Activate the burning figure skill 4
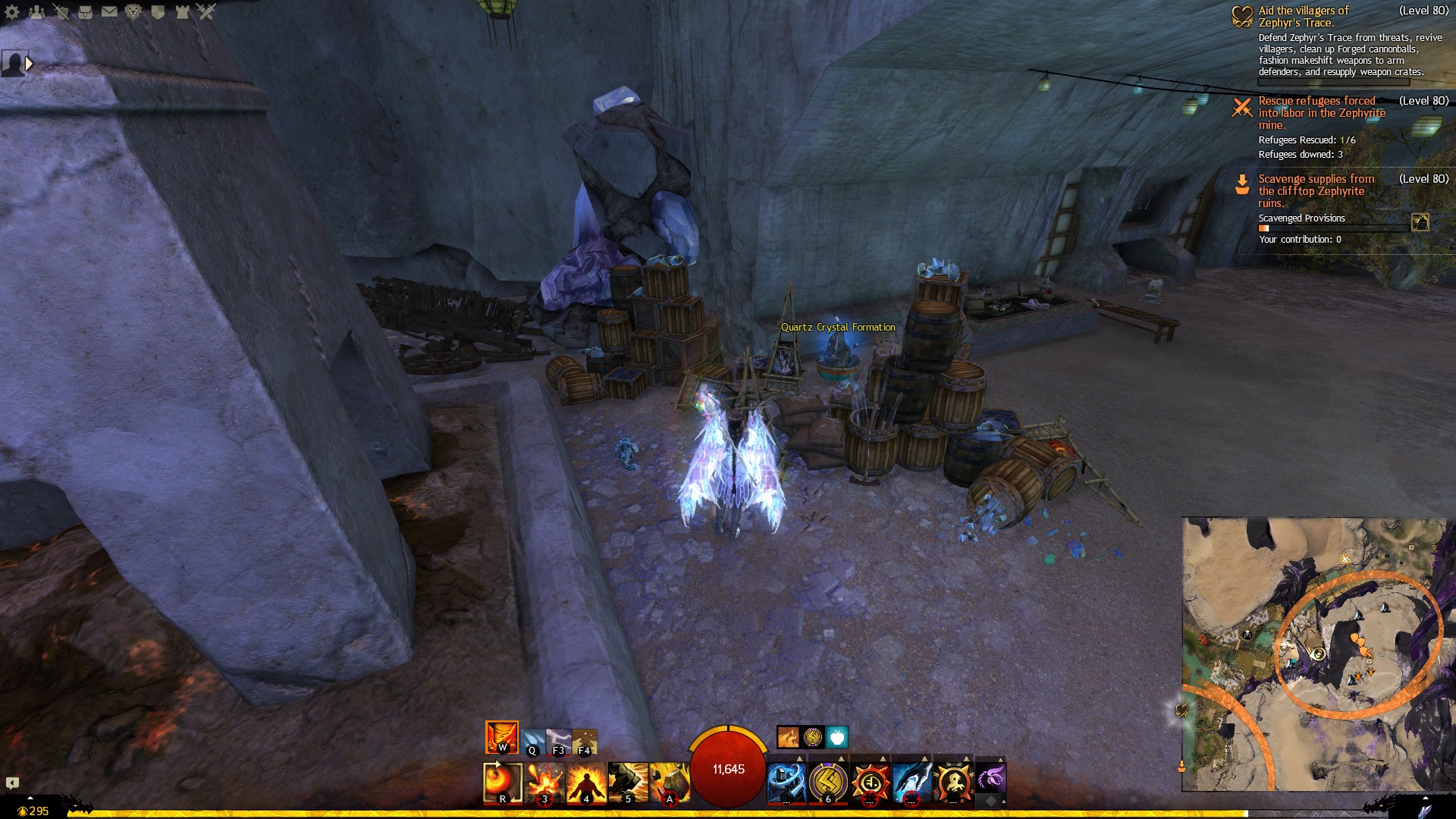This screenshot has height=819, width=1456. 586,783
